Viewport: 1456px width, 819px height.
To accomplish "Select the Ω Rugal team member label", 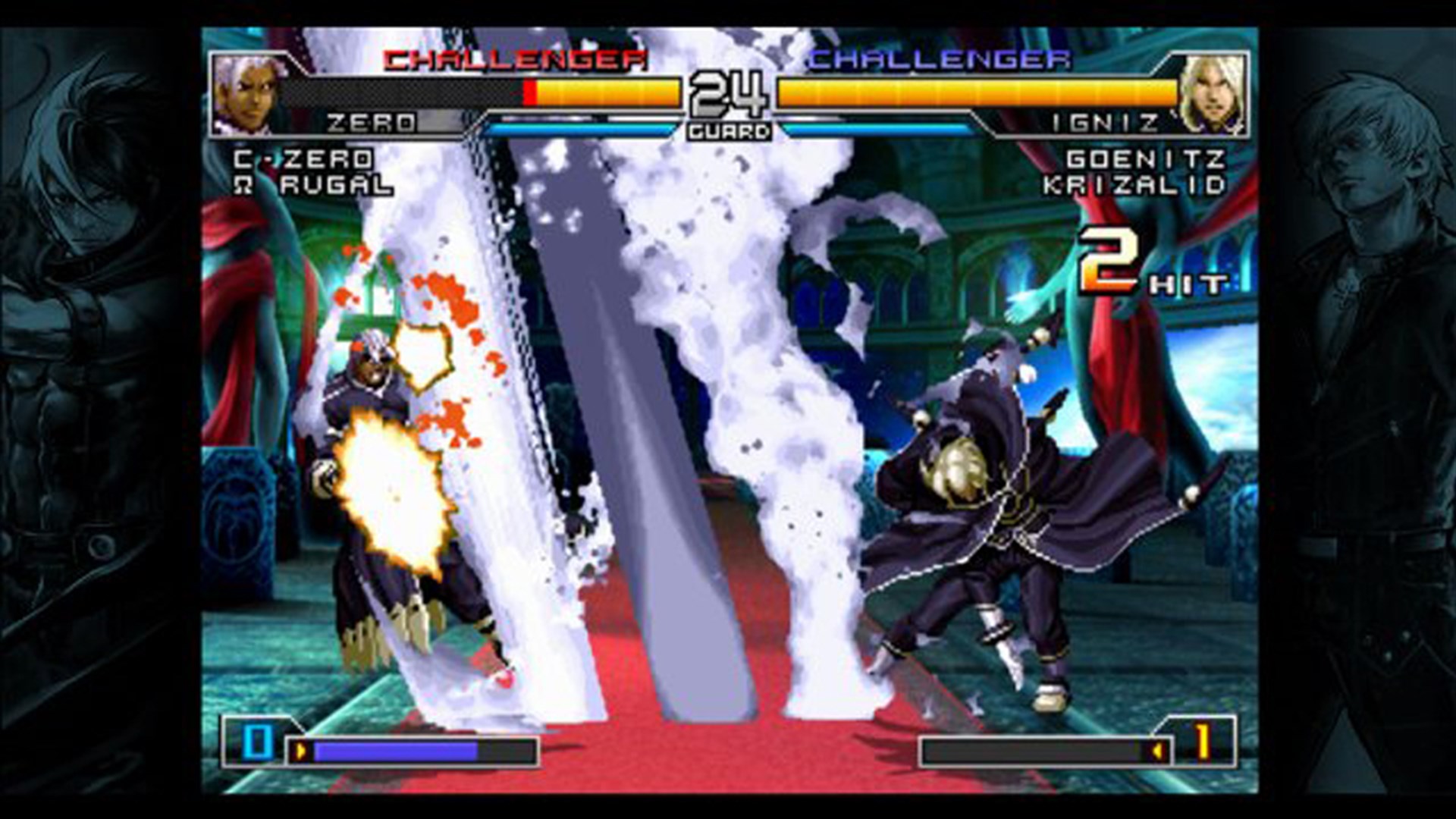I will [x=311, y=184].
